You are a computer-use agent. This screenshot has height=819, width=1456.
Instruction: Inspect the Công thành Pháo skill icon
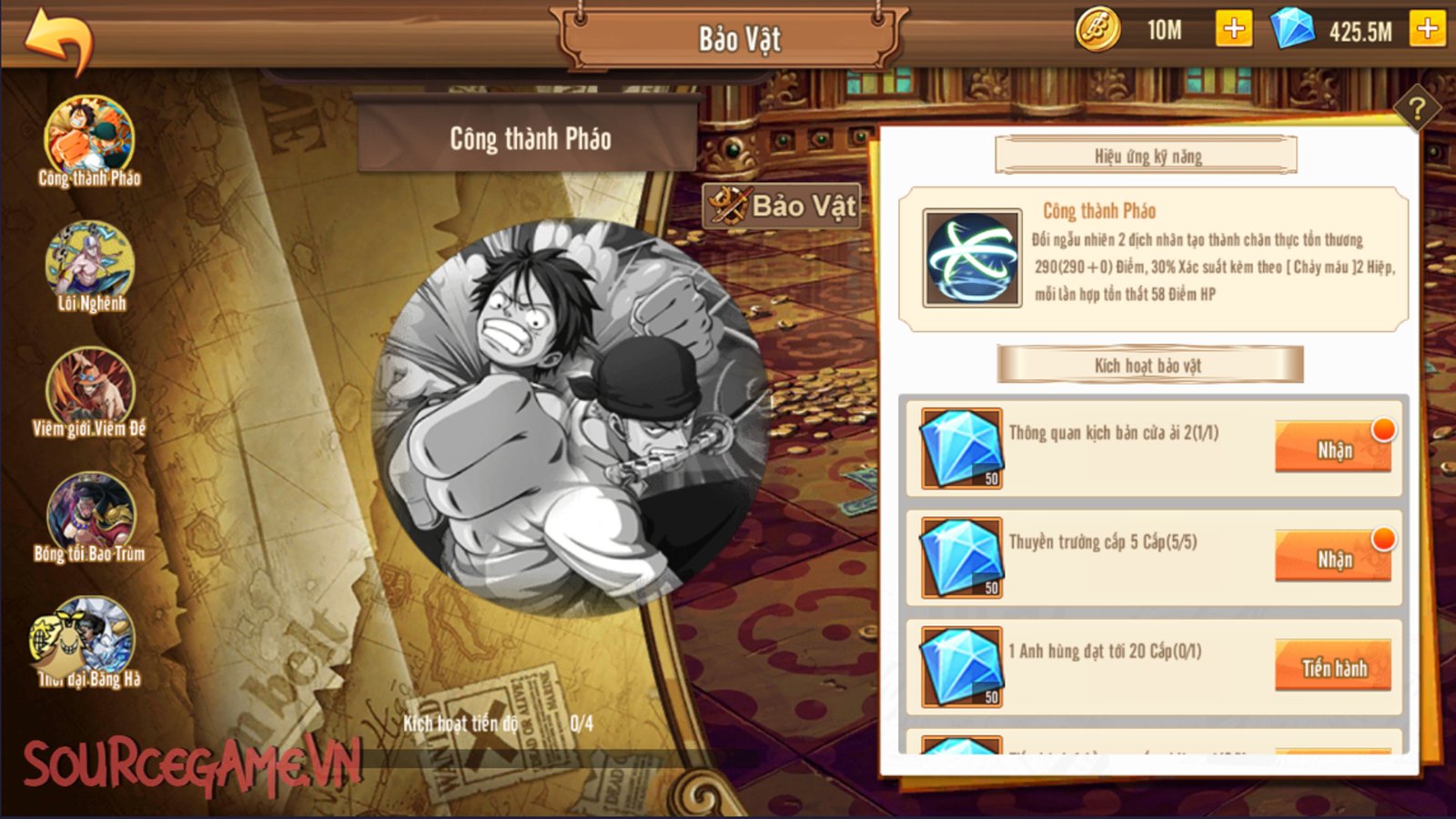click(x=972, y=258)
